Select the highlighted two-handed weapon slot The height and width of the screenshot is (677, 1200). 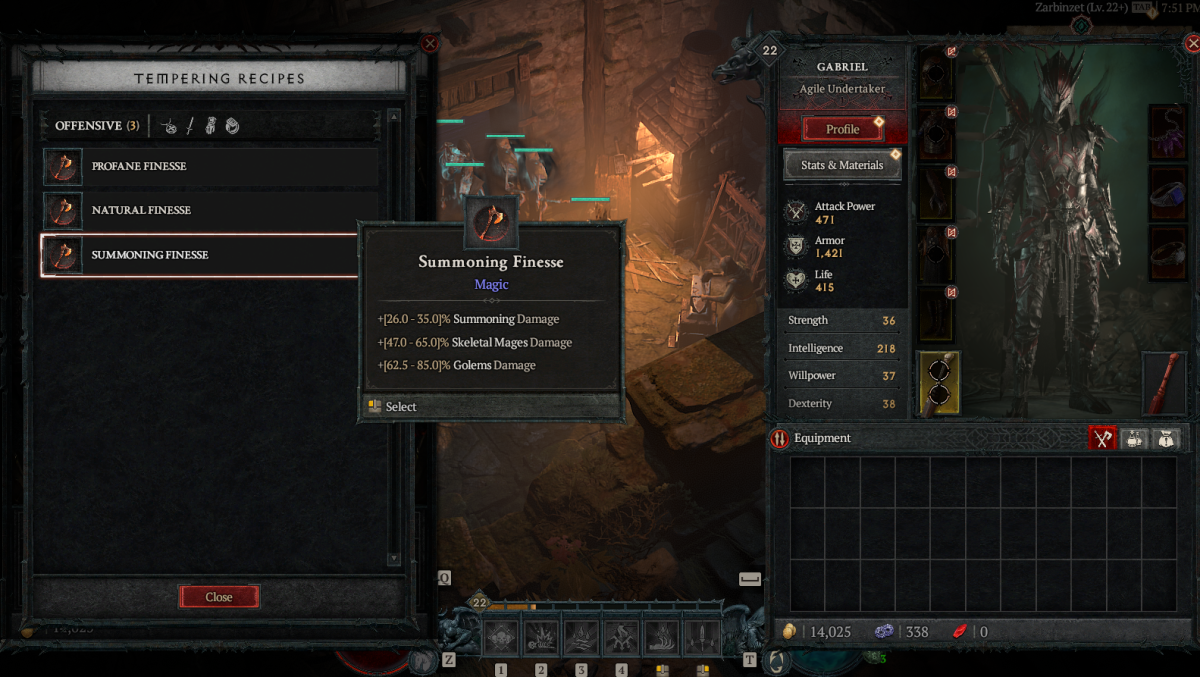tap(938, 382)
